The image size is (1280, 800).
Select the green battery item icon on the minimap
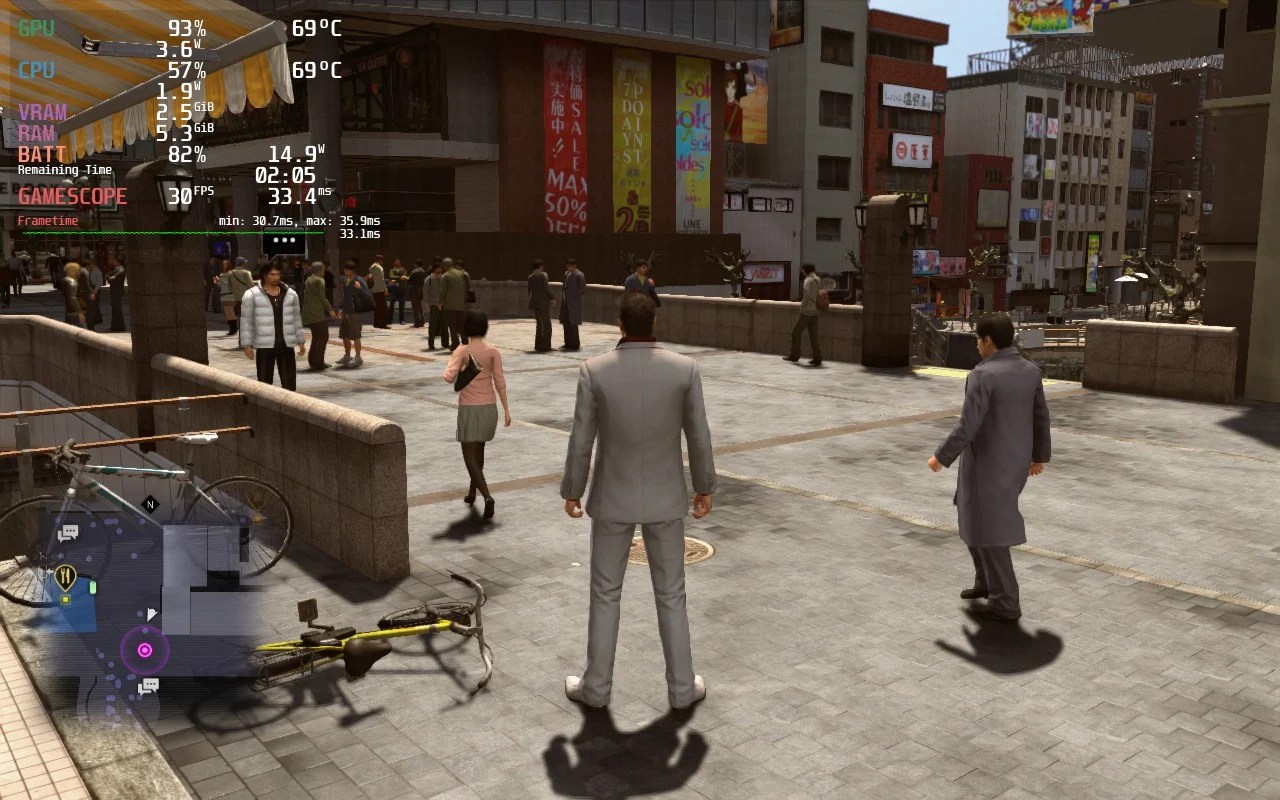coord(93,587)
